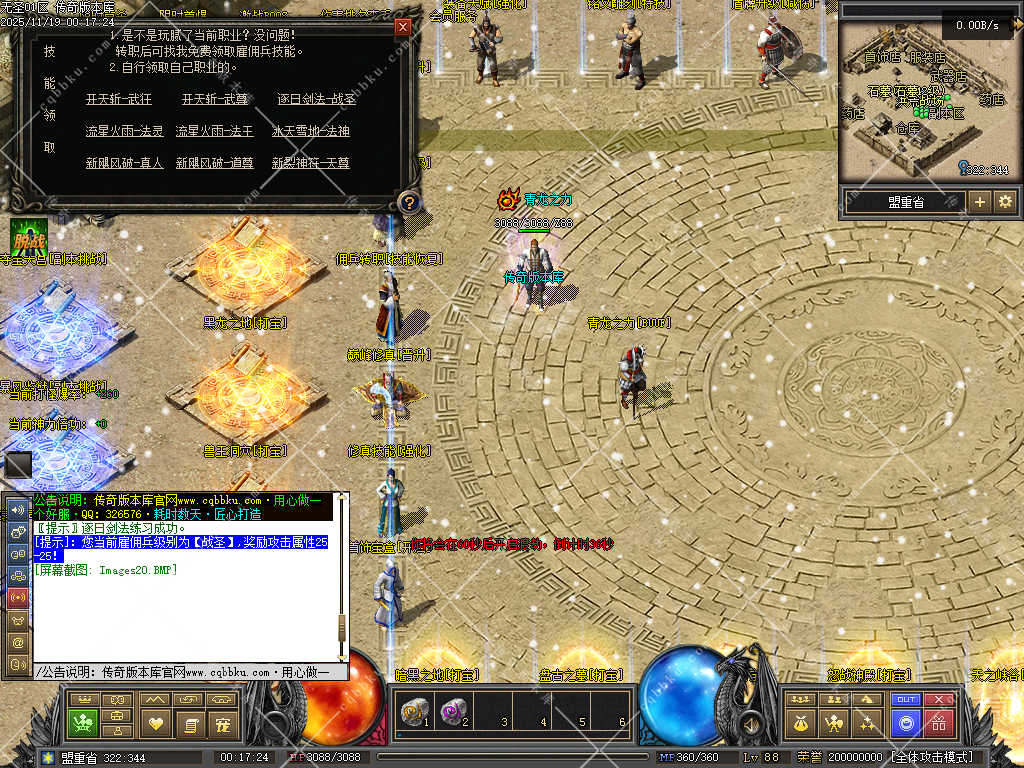Select the 逐日剑法-战圣 skill link
This screenshot has height=768, width=1024.
point(316,99)
